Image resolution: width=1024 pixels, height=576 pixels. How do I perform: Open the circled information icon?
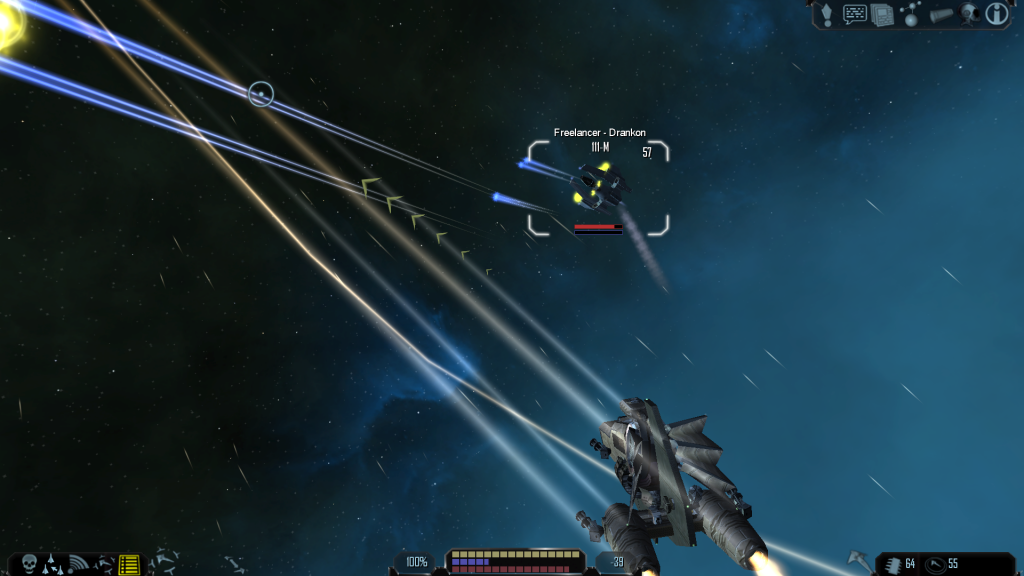click(996, 13)
